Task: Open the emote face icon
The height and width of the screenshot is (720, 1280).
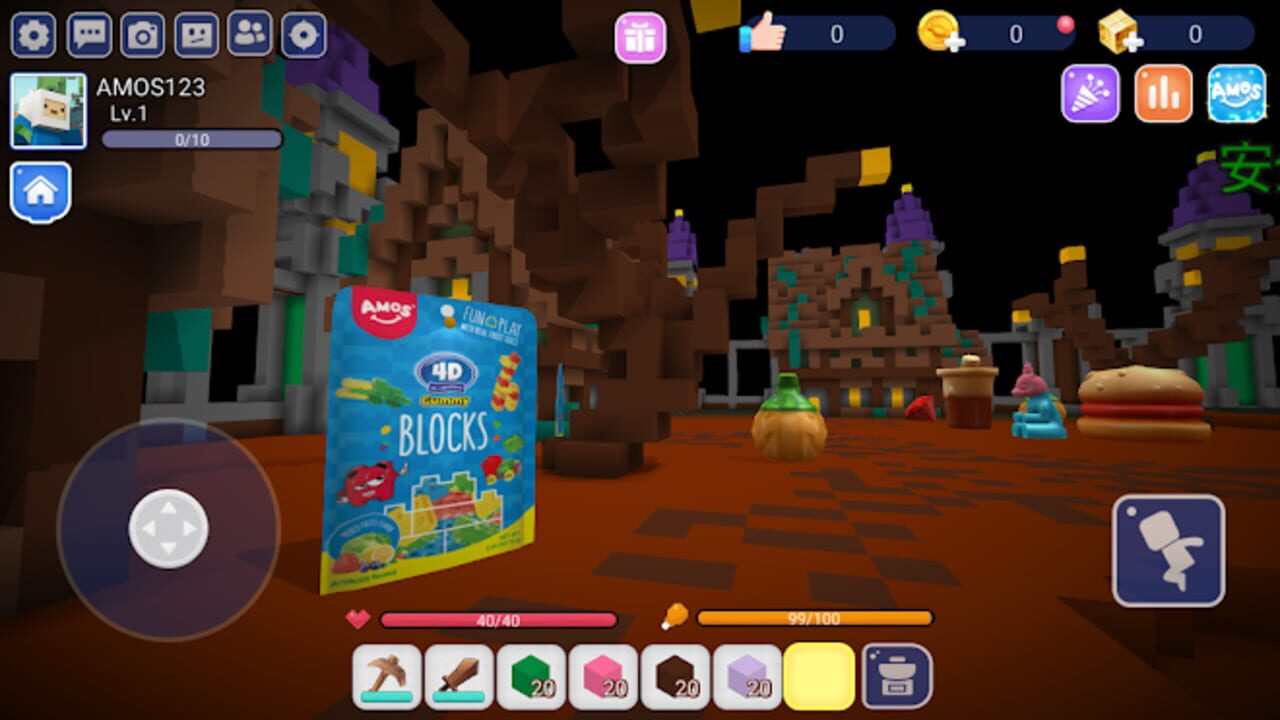Action: pos(198,33)
